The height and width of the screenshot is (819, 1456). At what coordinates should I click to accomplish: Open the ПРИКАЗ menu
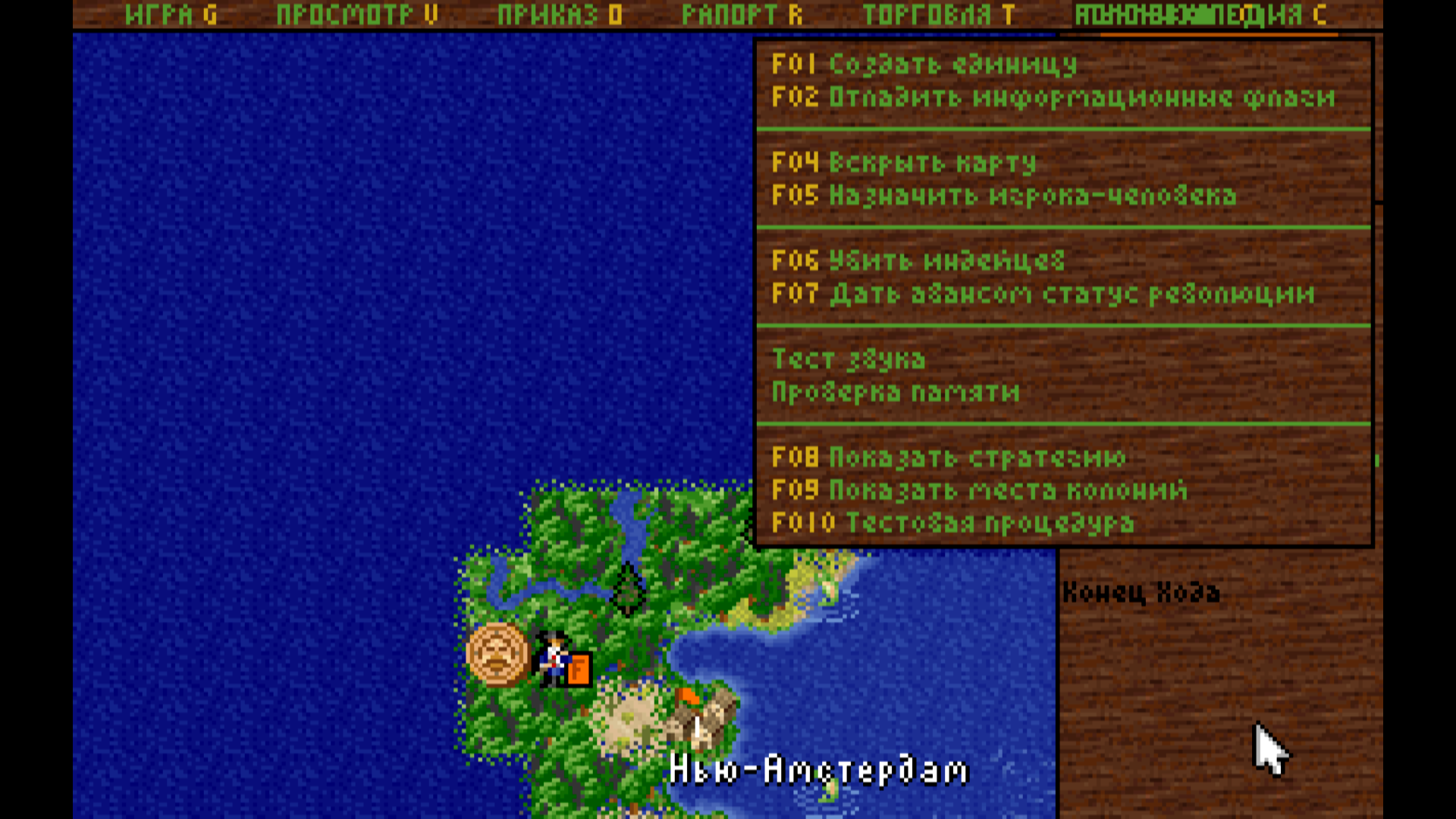557,14
